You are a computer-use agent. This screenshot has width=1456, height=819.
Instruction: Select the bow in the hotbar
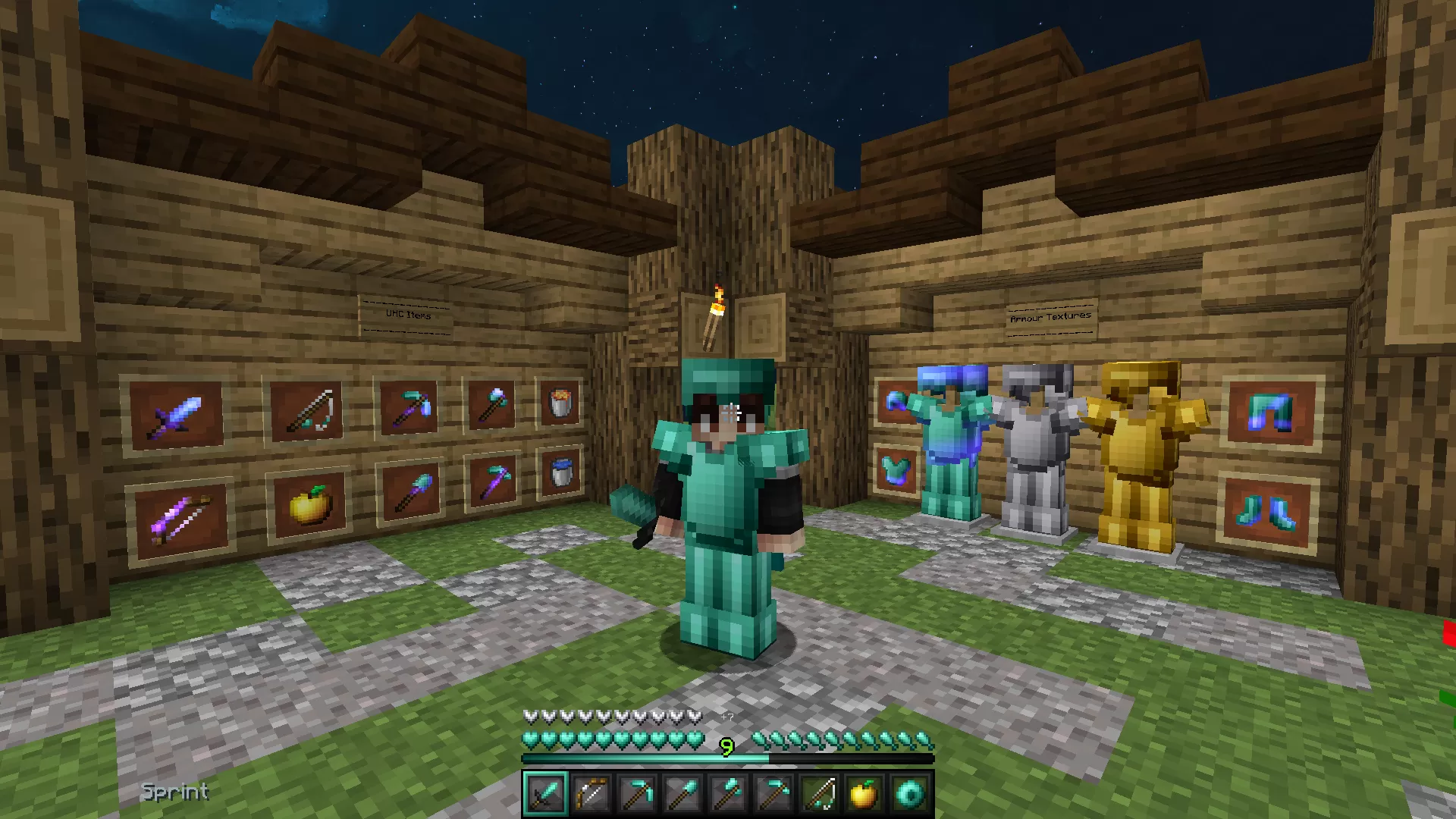[x=591, y=794]
